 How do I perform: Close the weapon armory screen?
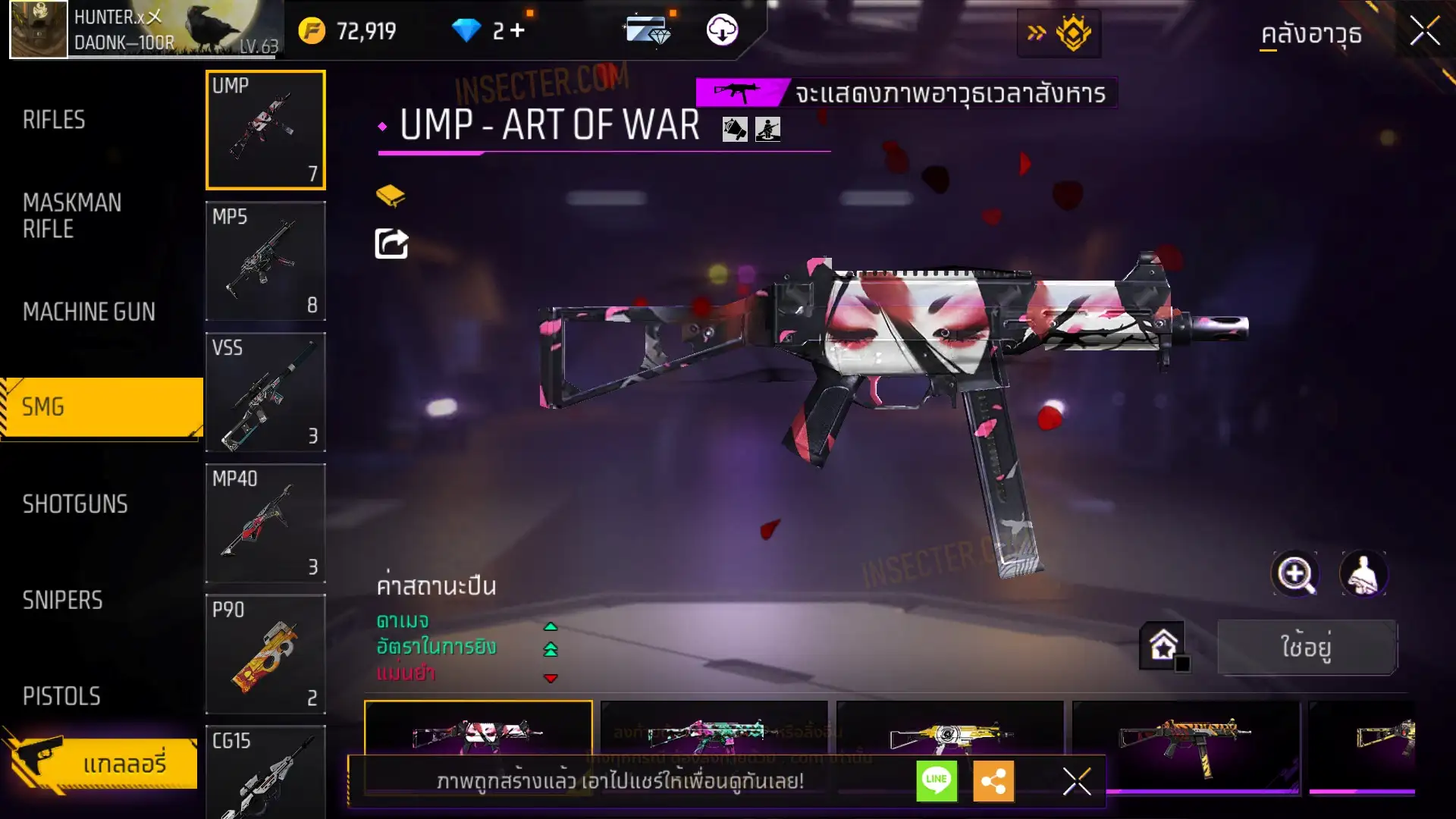pyautogui.click(x=1424, y=32)
